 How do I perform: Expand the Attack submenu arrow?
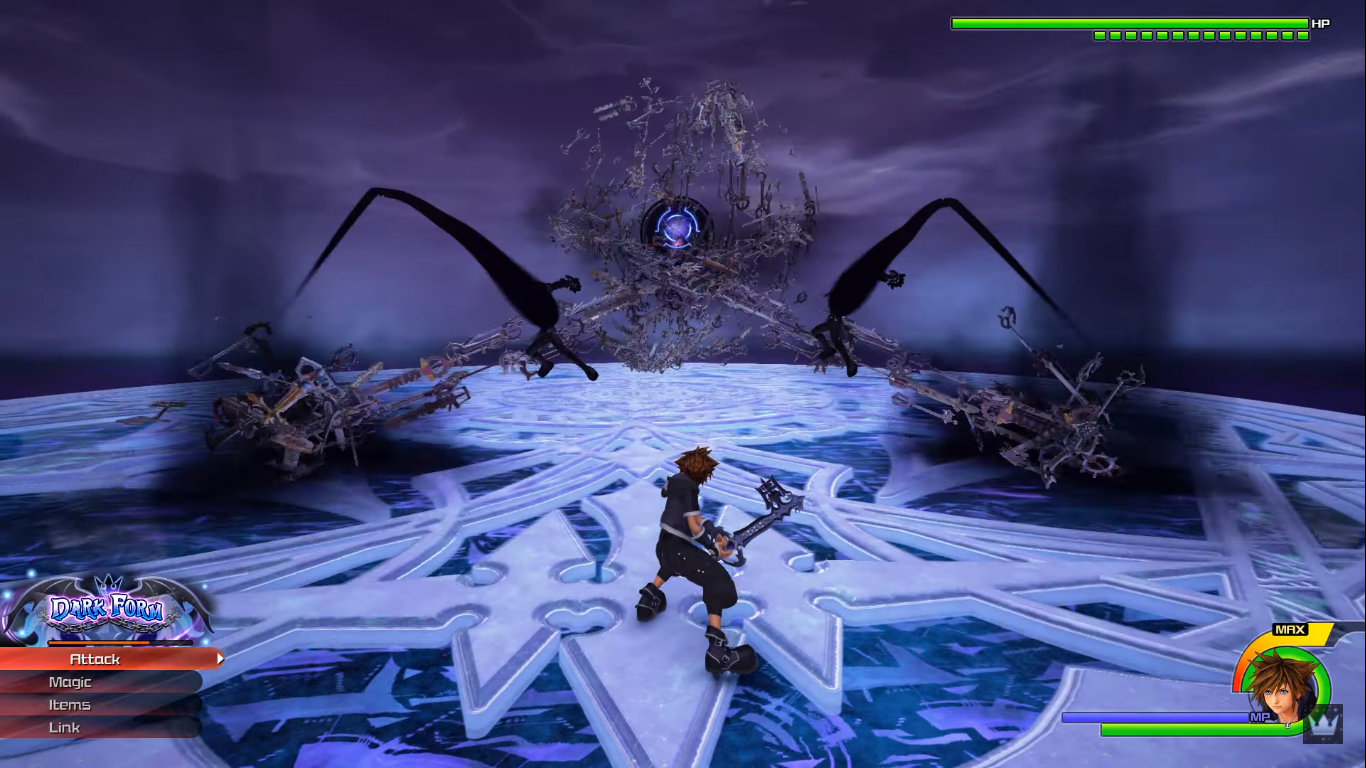222,659
